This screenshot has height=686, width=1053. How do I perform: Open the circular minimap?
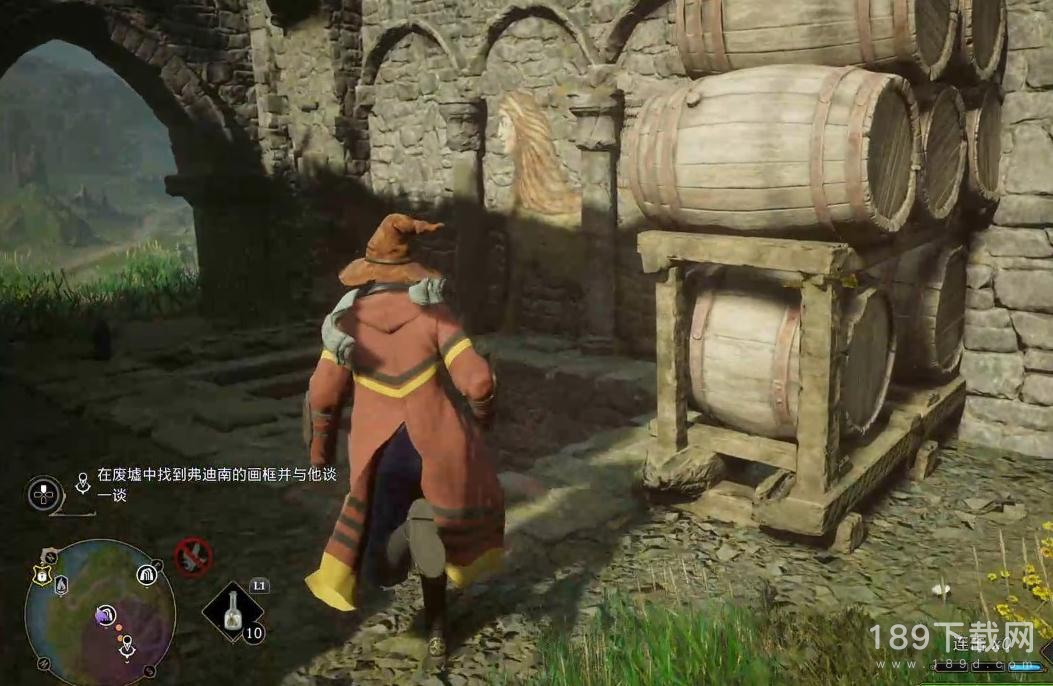click(x=100, y=610)
